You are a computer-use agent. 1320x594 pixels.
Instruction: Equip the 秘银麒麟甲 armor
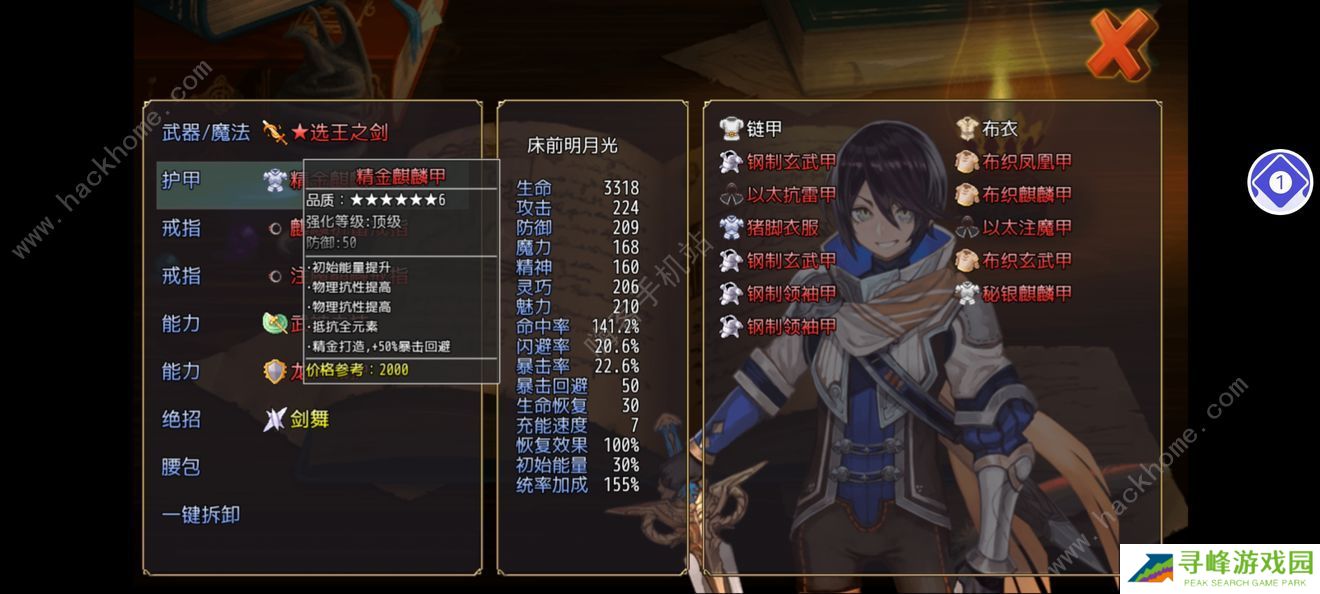(1027, 294)
